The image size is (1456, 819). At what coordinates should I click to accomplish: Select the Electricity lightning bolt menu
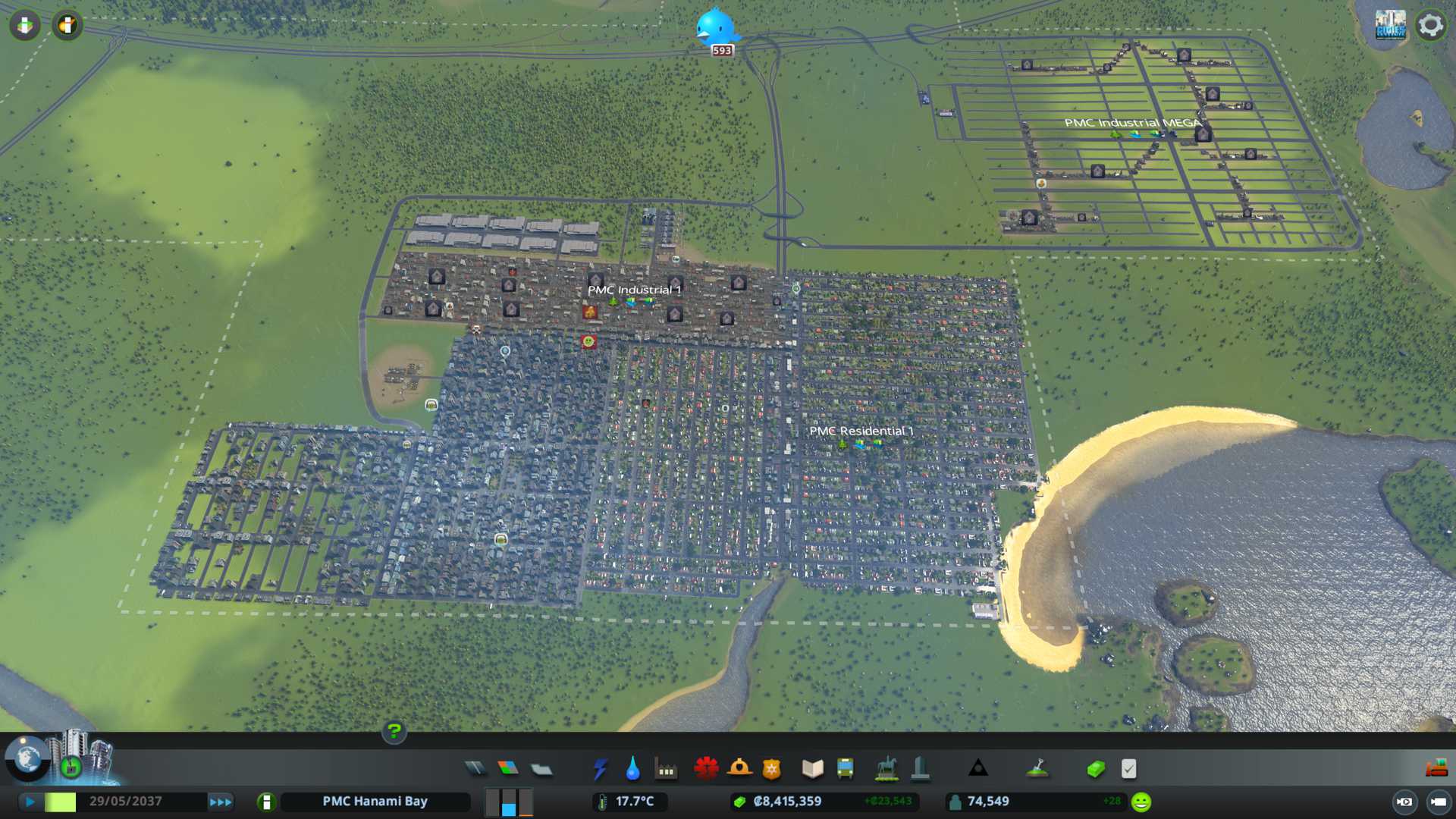pyautogui.click(x=600, y=769)
